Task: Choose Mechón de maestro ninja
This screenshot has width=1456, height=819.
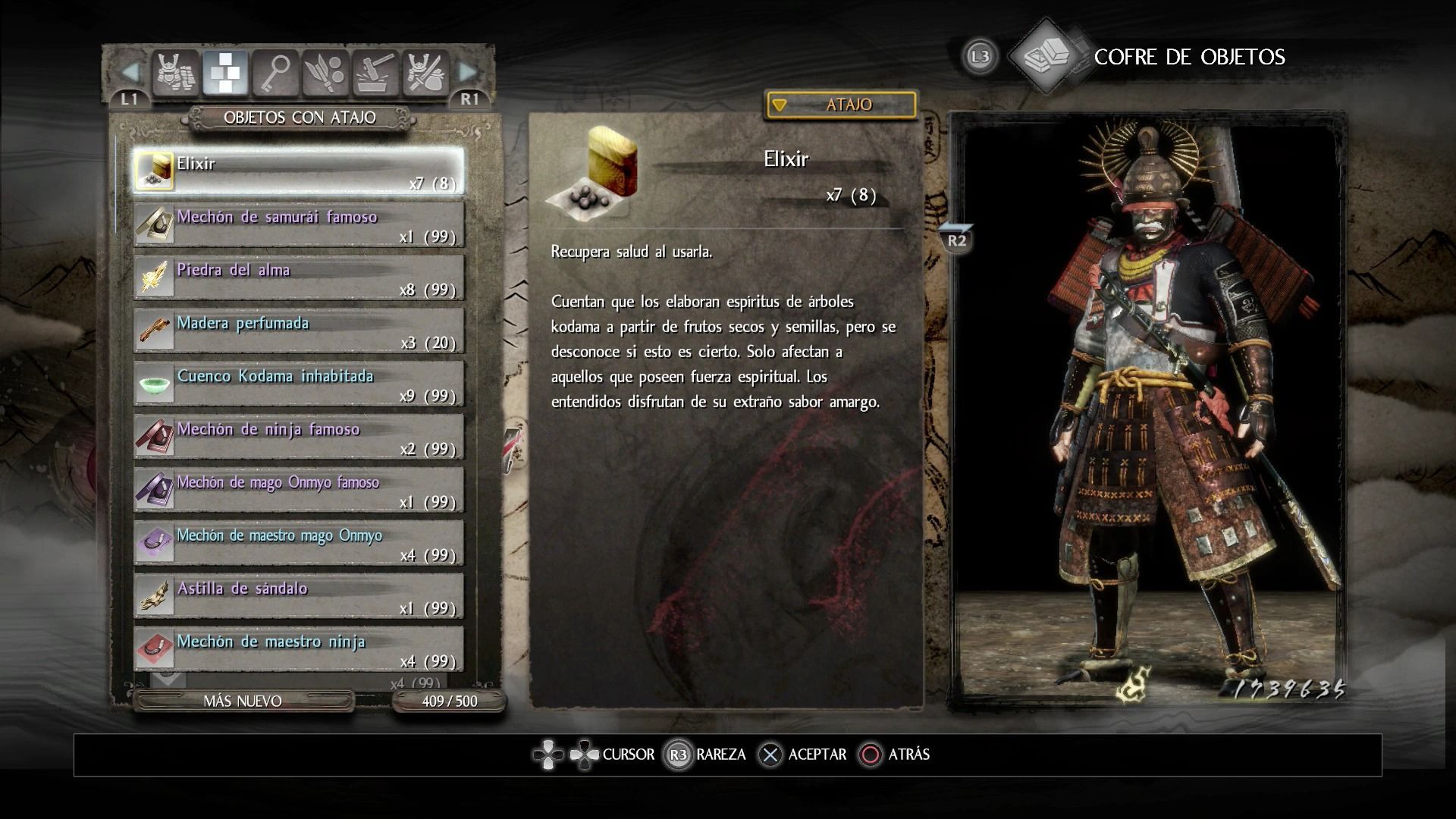Action: pos(299,649)
